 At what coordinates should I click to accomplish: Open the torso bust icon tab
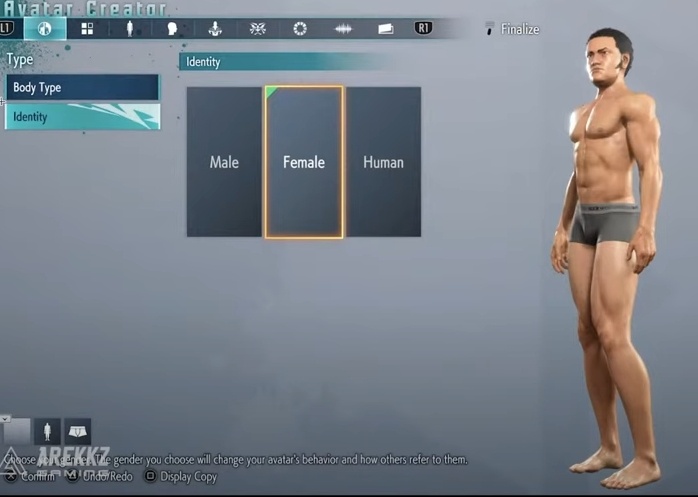point(215,29)
